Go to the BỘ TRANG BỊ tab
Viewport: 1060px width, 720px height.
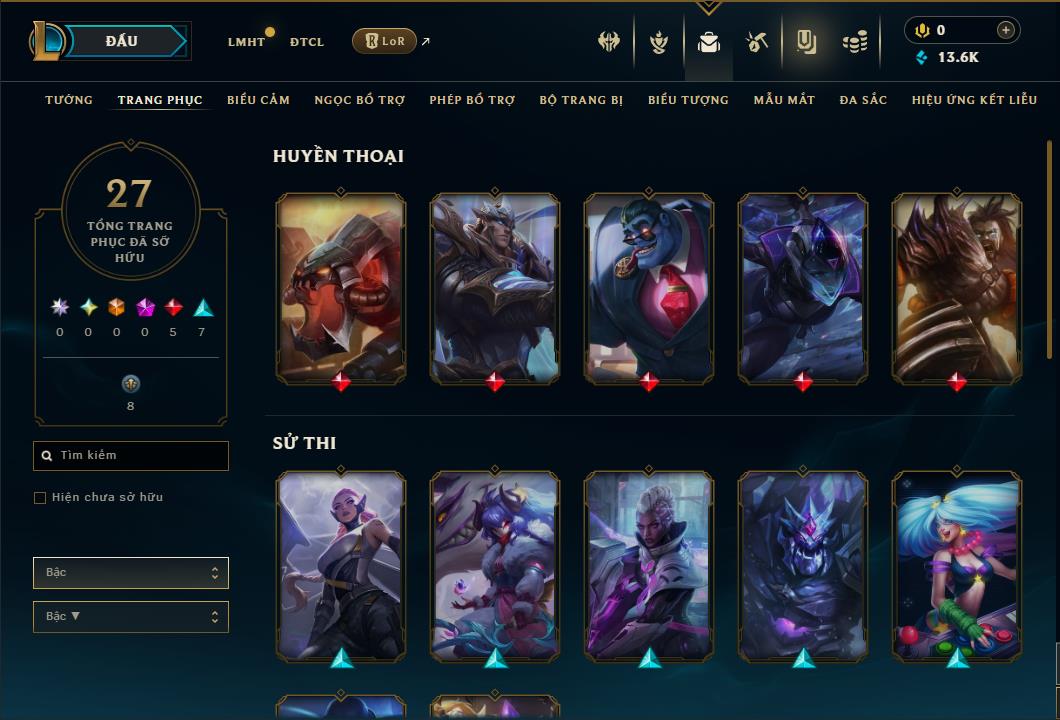click(581, 100)
